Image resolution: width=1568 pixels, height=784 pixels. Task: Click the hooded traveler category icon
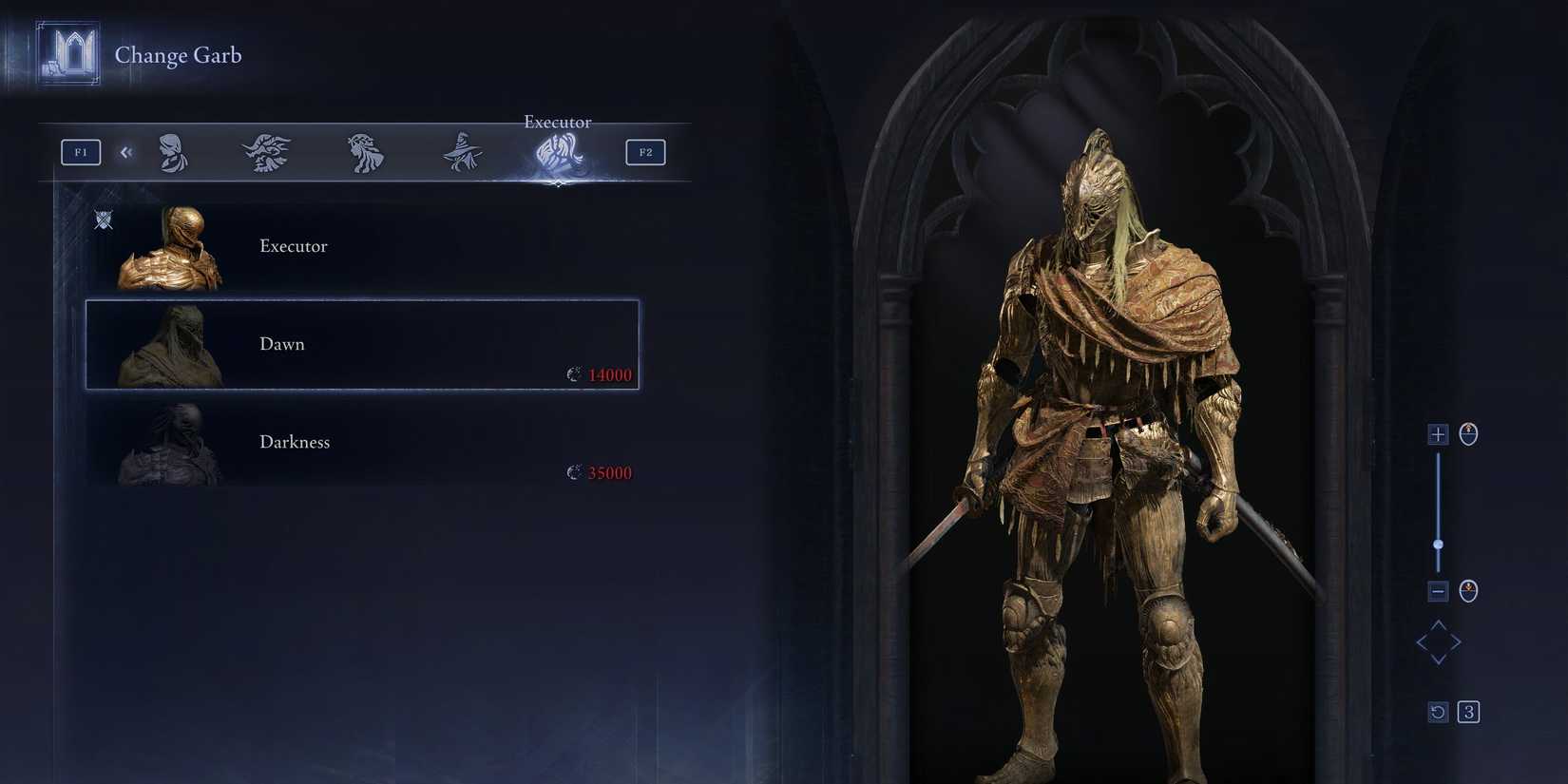pyautogui.click(x=461, y=152)
